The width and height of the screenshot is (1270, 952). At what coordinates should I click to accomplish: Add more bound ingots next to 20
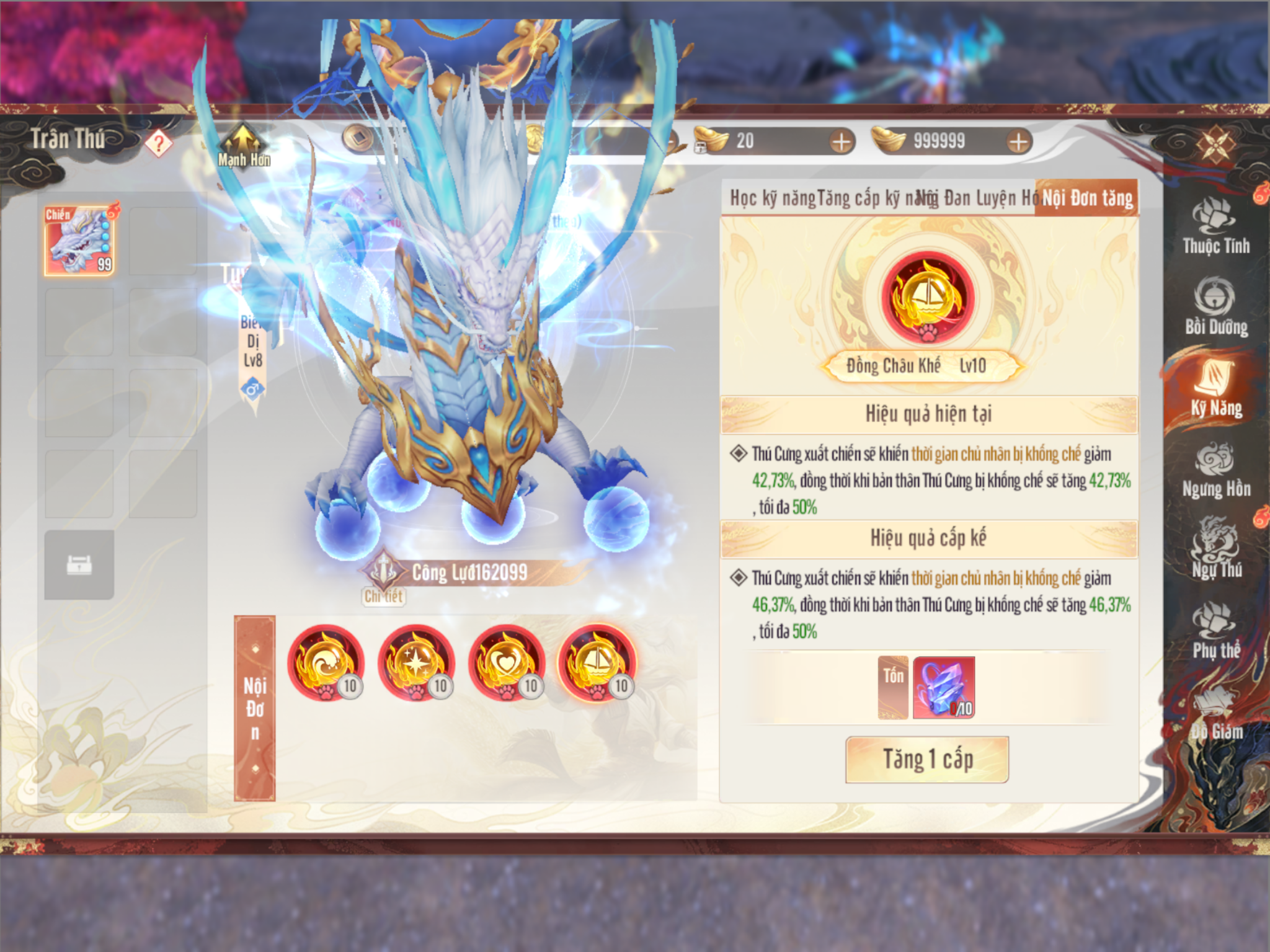841,142
